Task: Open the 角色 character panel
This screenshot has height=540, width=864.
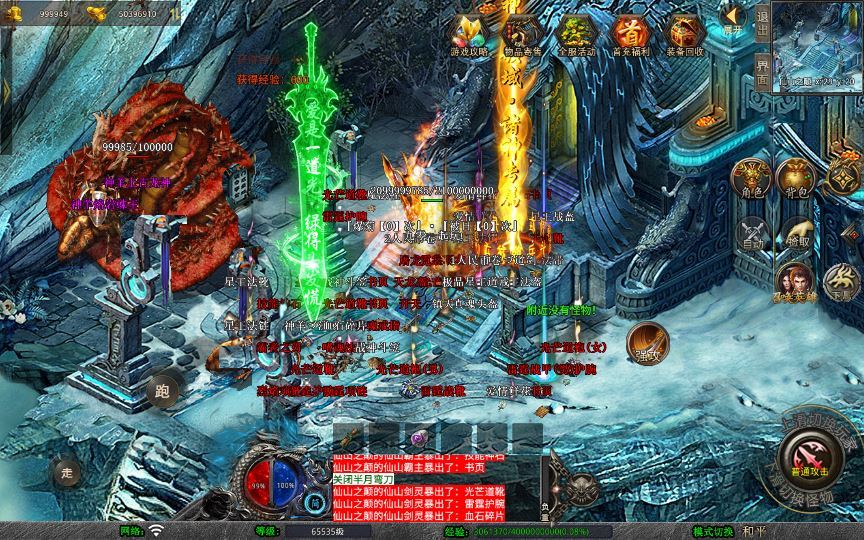Action: (x=752, y=179)
